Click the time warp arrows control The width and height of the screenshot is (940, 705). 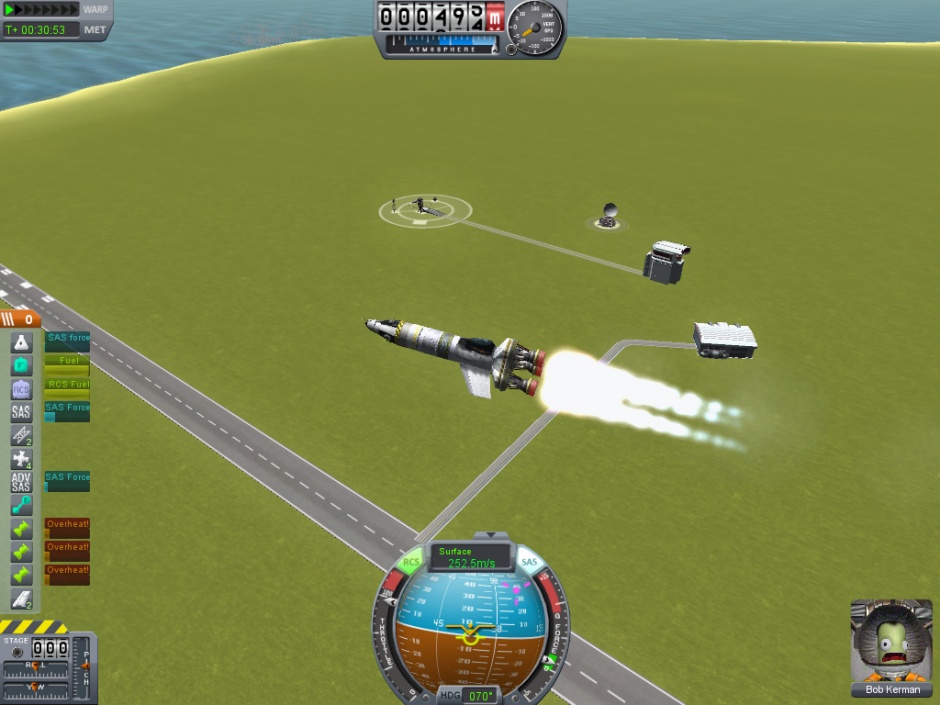41,9
